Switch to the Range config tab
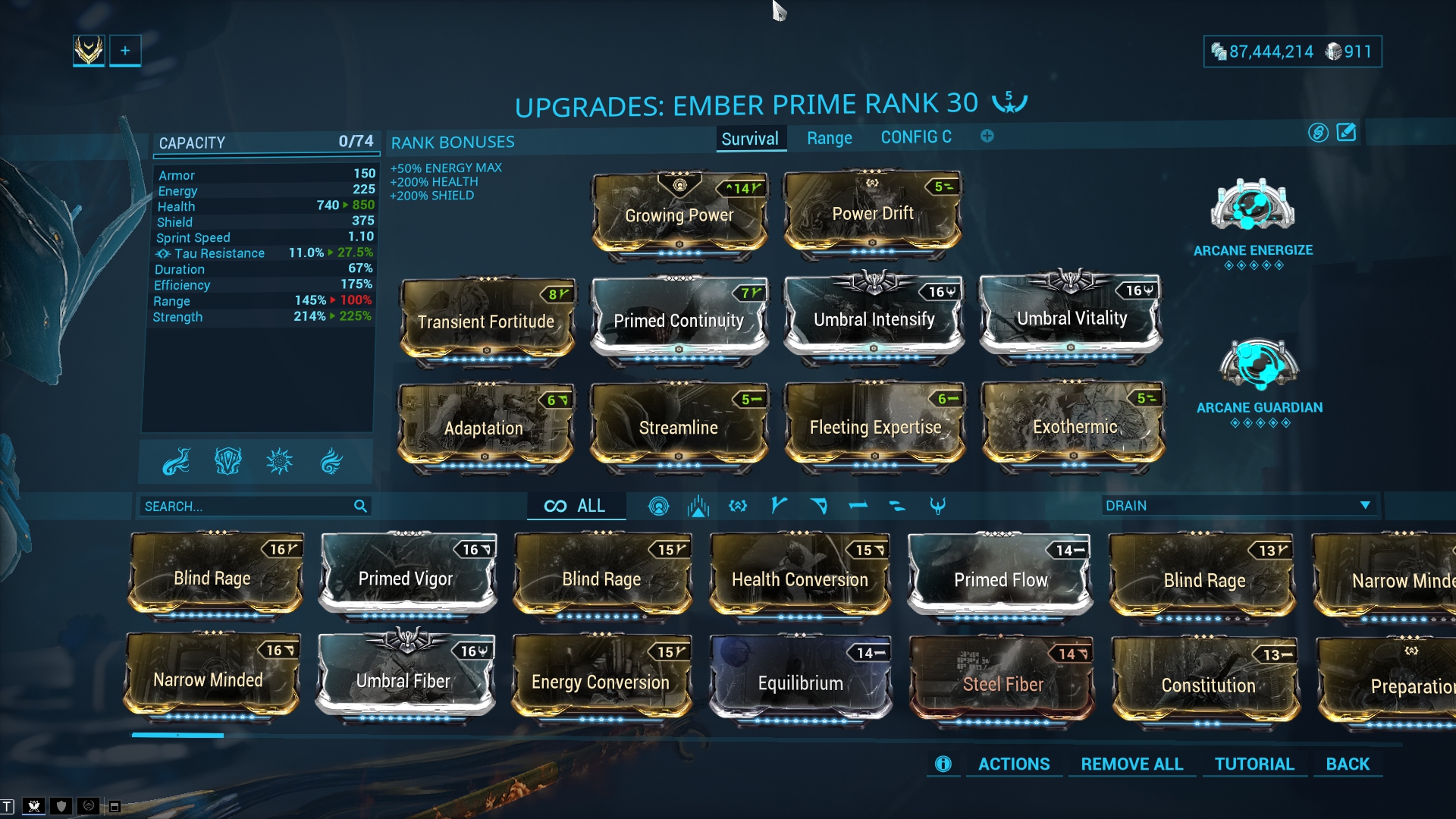1456x819 pixels. coord(829,138)
